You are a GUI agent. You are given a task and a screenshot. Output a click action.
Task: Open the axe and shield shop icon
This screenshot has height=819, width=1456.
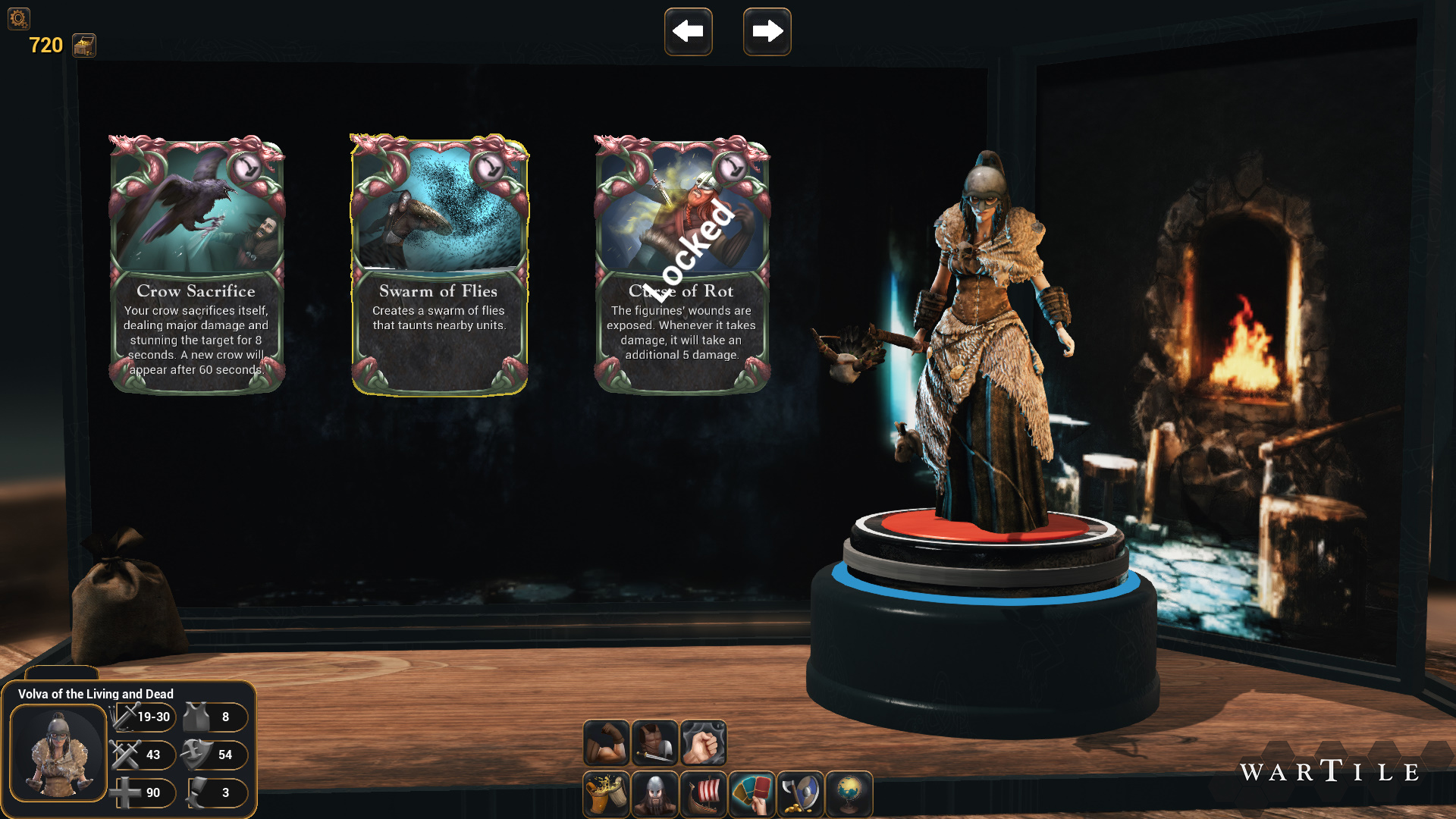pos(801,794)
